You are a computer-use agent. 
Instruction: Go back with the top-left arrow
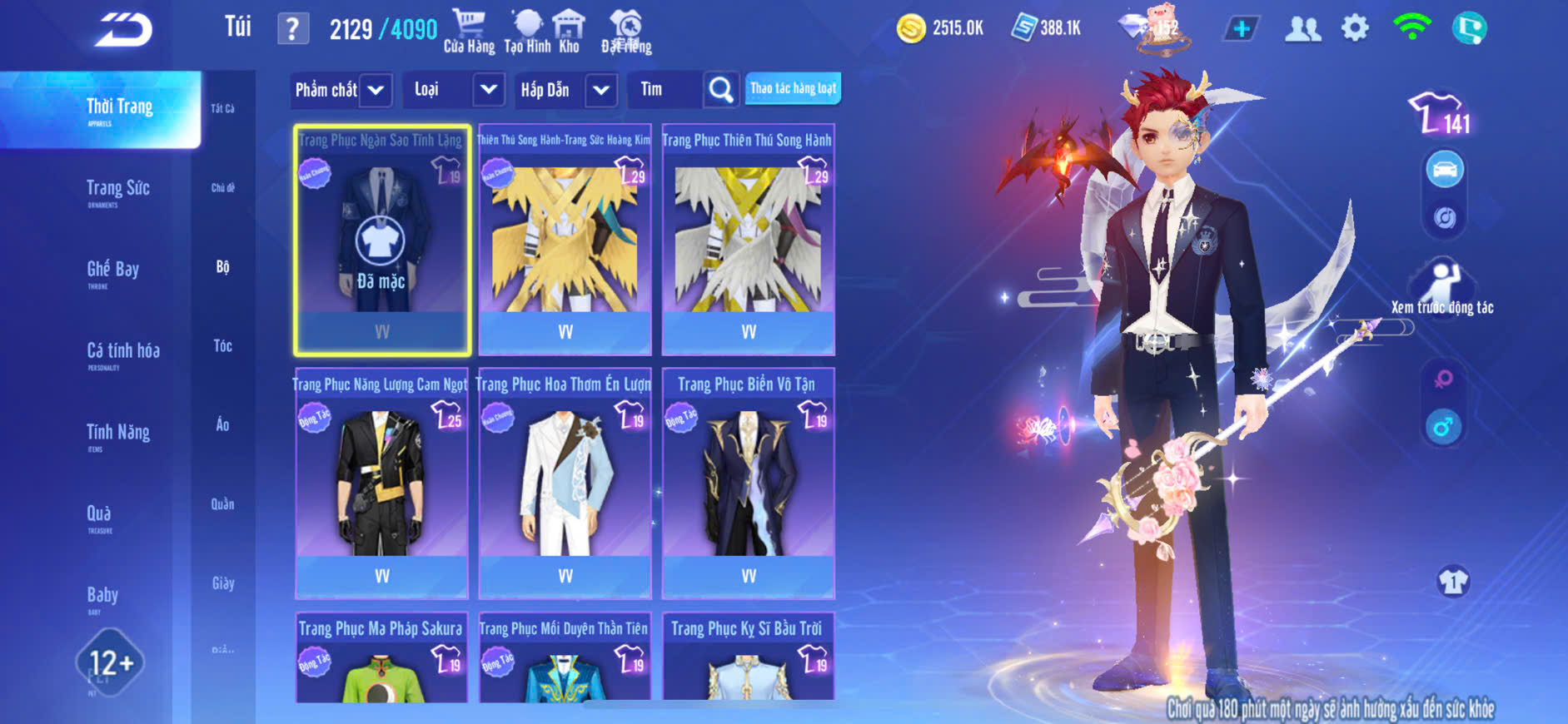tap(123, 30)
